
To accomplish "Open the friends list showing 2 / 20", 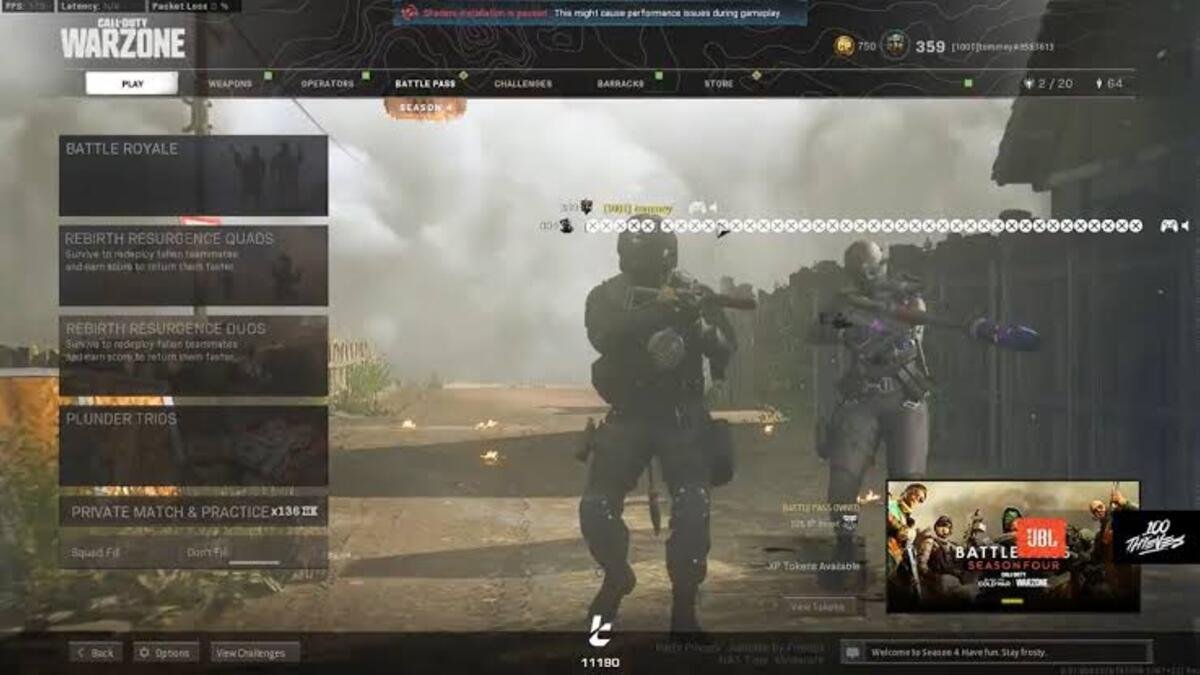I will coord(1046,84).
